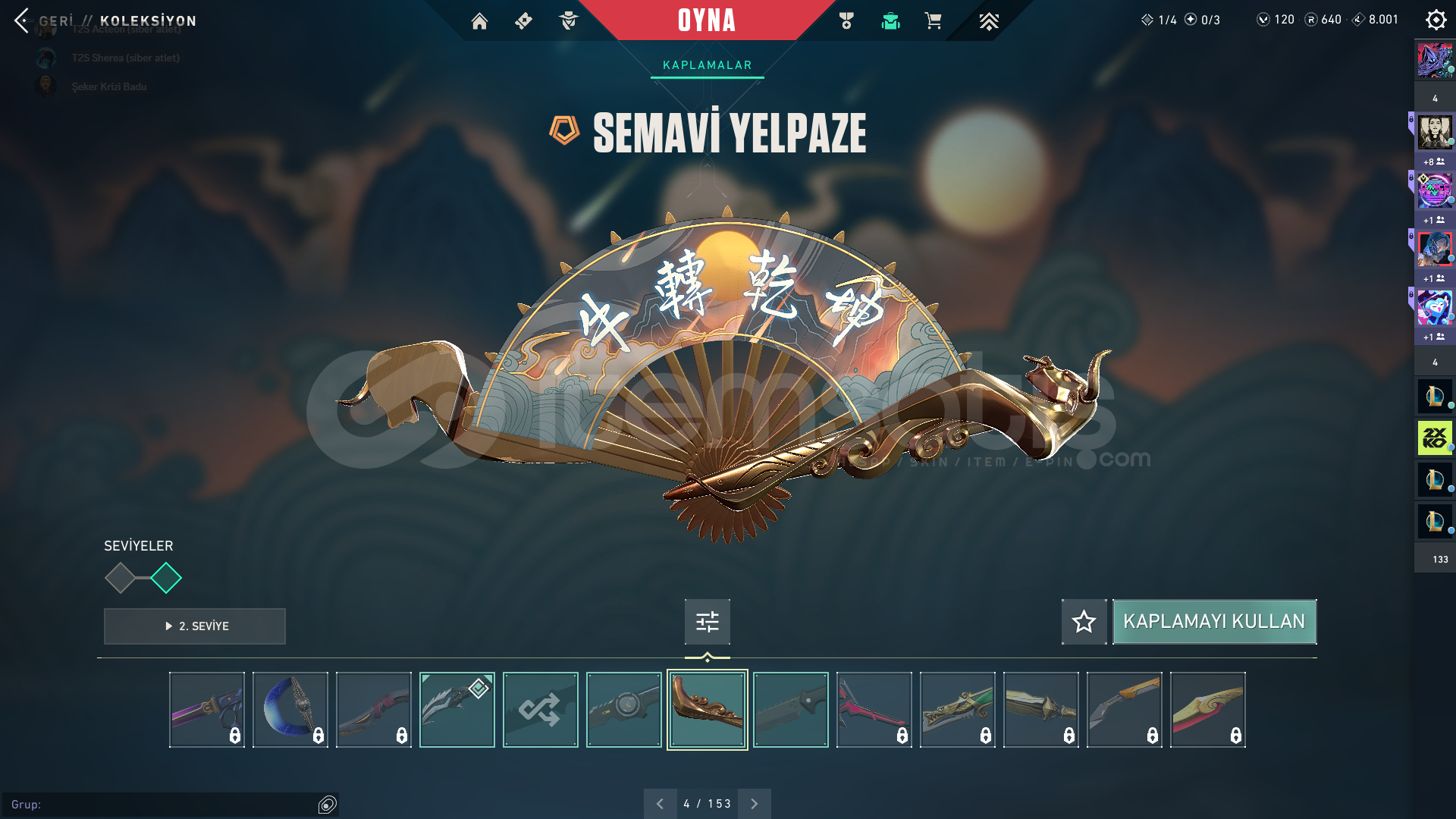Image resolution: width=1456 pixels, height=819 pixels.
Task: Go back to the Koleksiyon screen
Action: coord(23,20)
